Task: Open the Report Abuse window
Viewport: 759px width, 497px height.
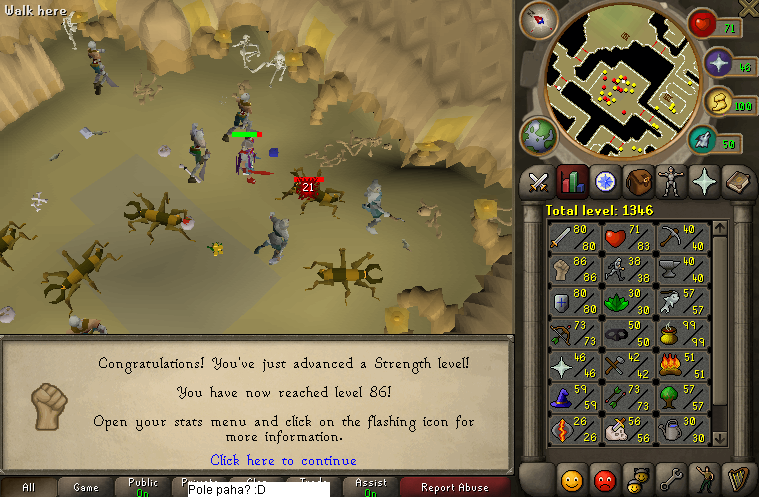Action: [454, 487]
